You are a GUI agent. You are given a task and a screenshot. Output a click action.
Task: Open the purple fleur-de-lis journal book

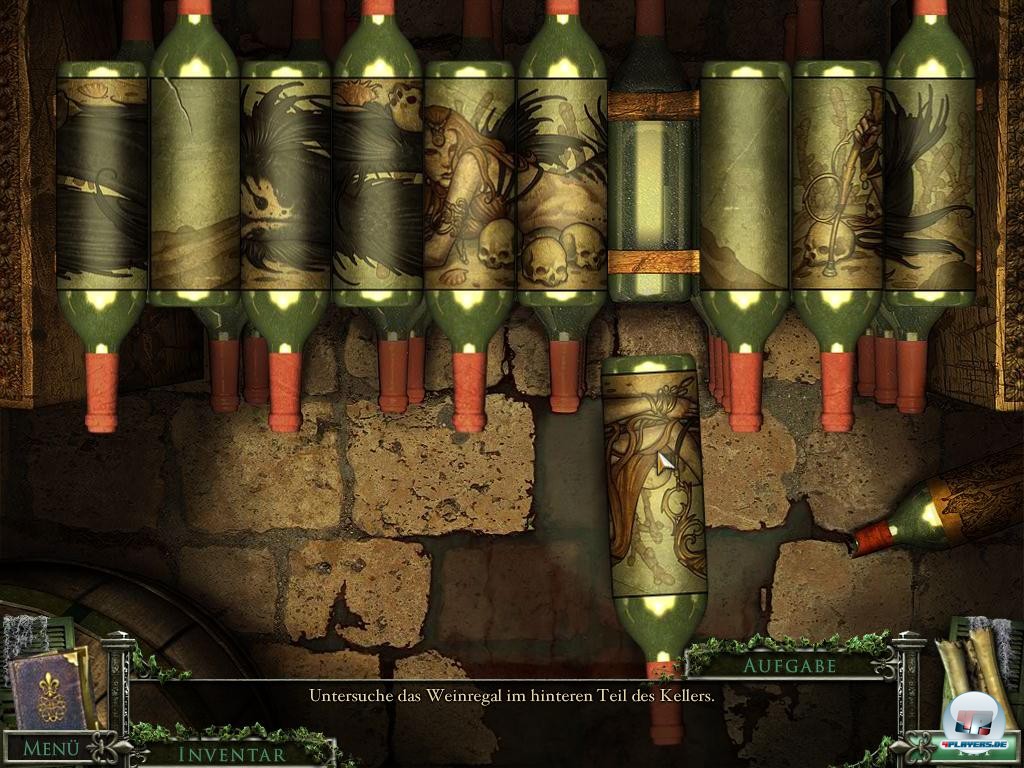48,687
